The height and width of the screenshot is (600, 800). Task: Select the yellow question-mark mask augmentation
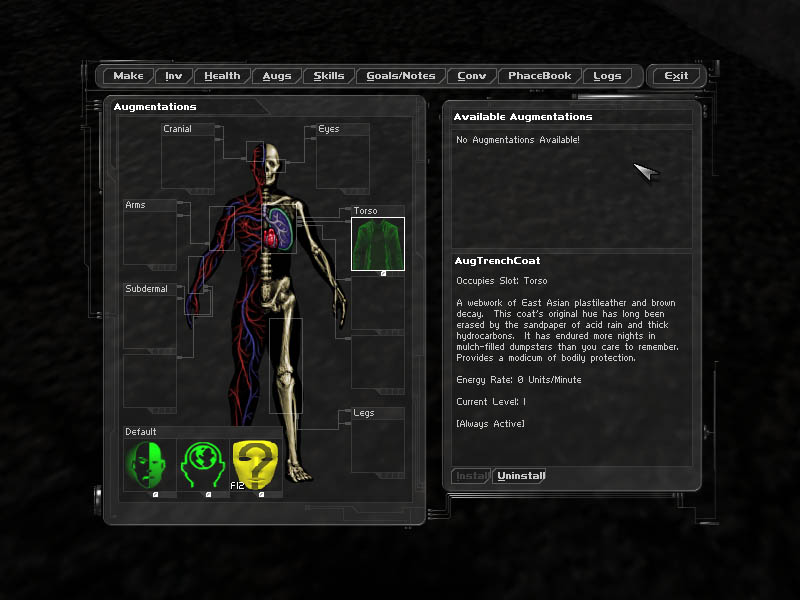coord(256,465)
